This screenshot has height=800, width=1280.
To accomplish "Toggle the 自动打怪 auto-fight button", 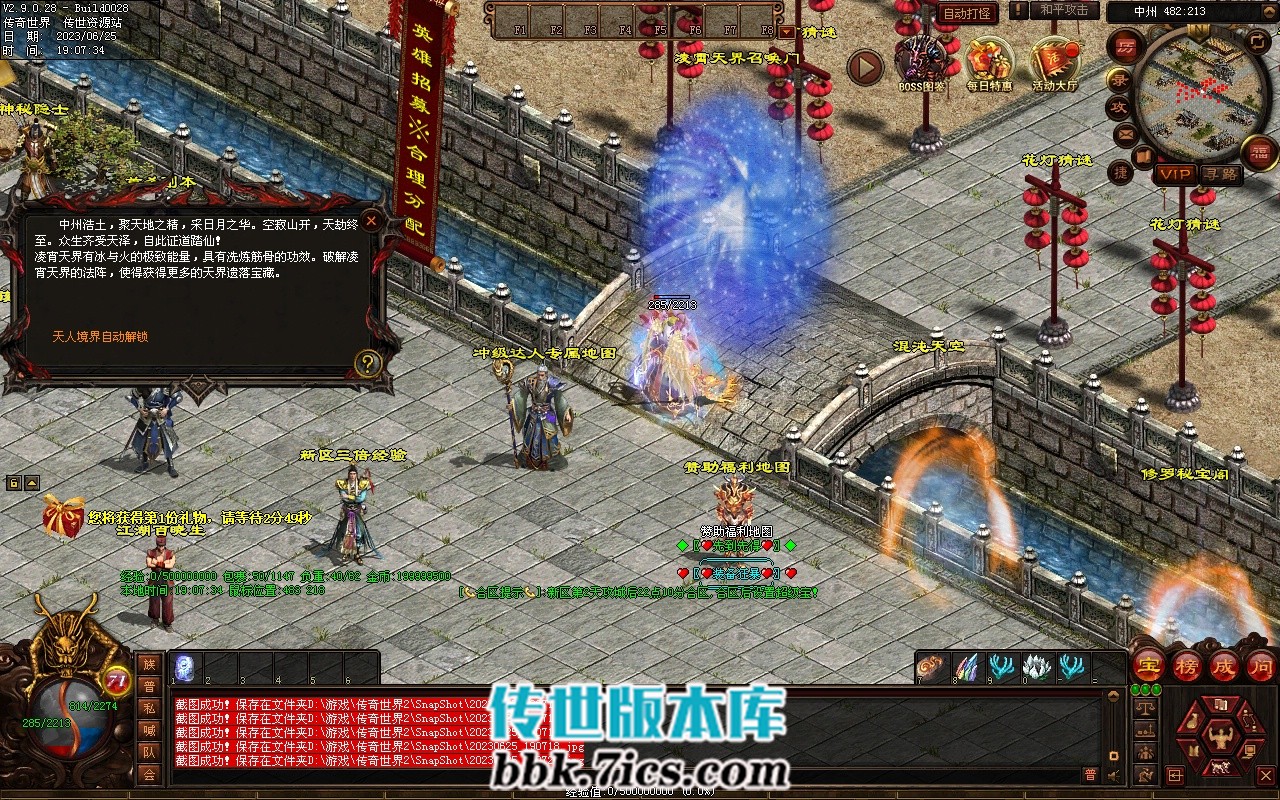I will (967, 13).
